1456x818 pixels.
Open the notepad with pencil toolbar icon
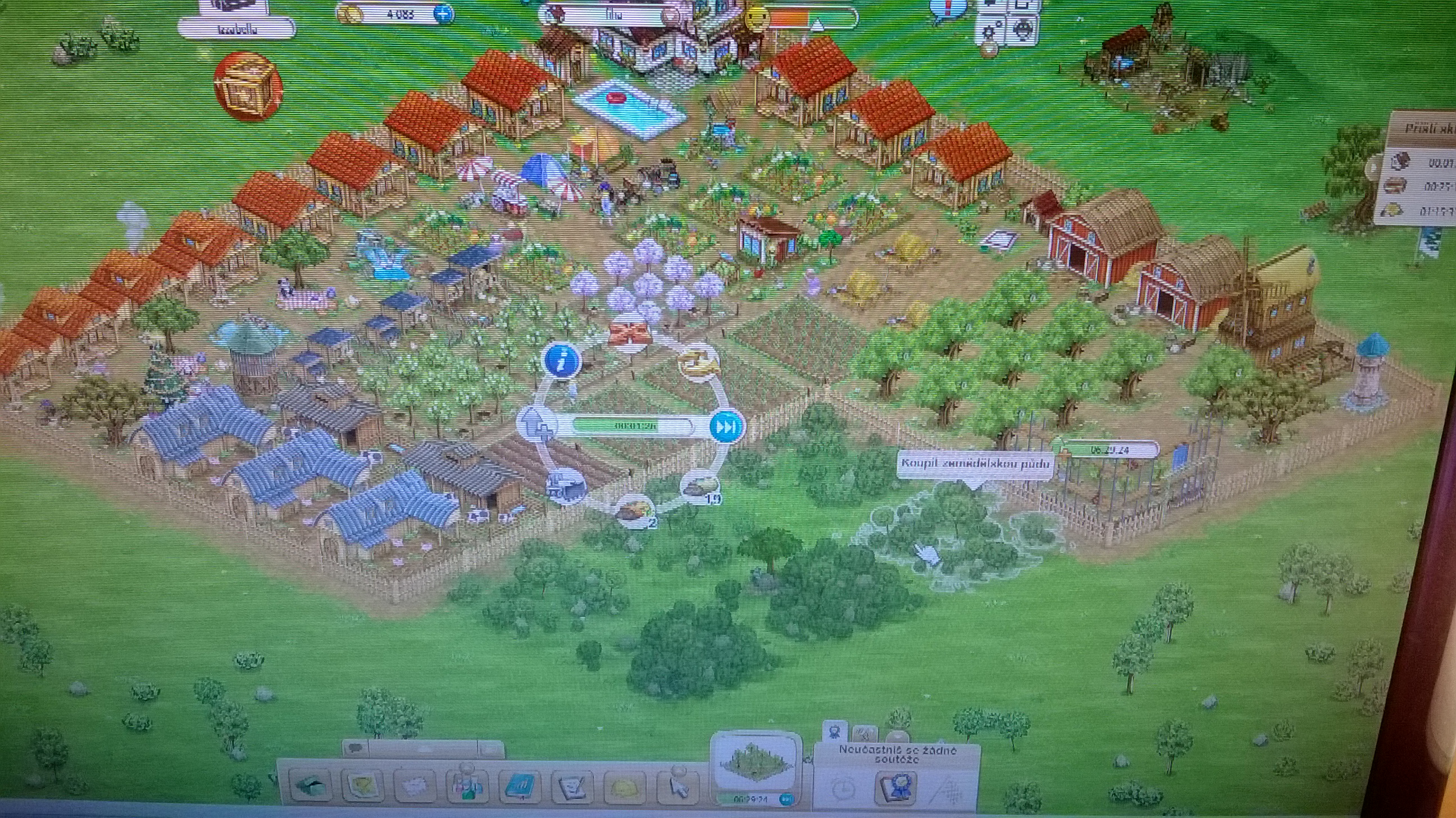(571, 787)
